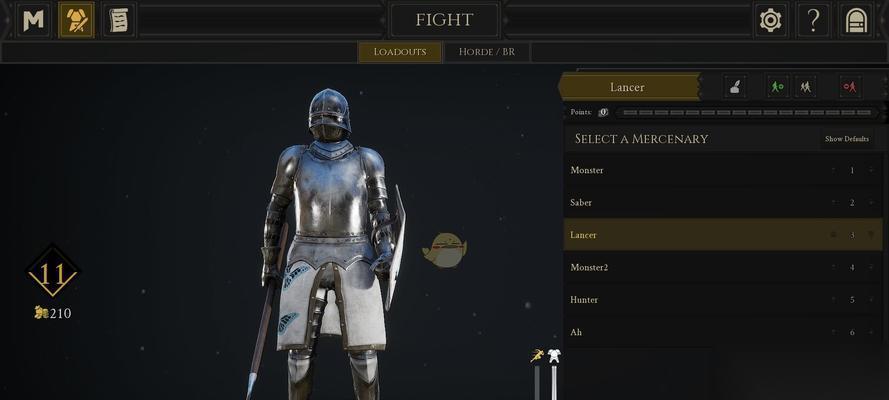
Task: Switch to the Loadouts tab
Action: [x=400, y=52]
